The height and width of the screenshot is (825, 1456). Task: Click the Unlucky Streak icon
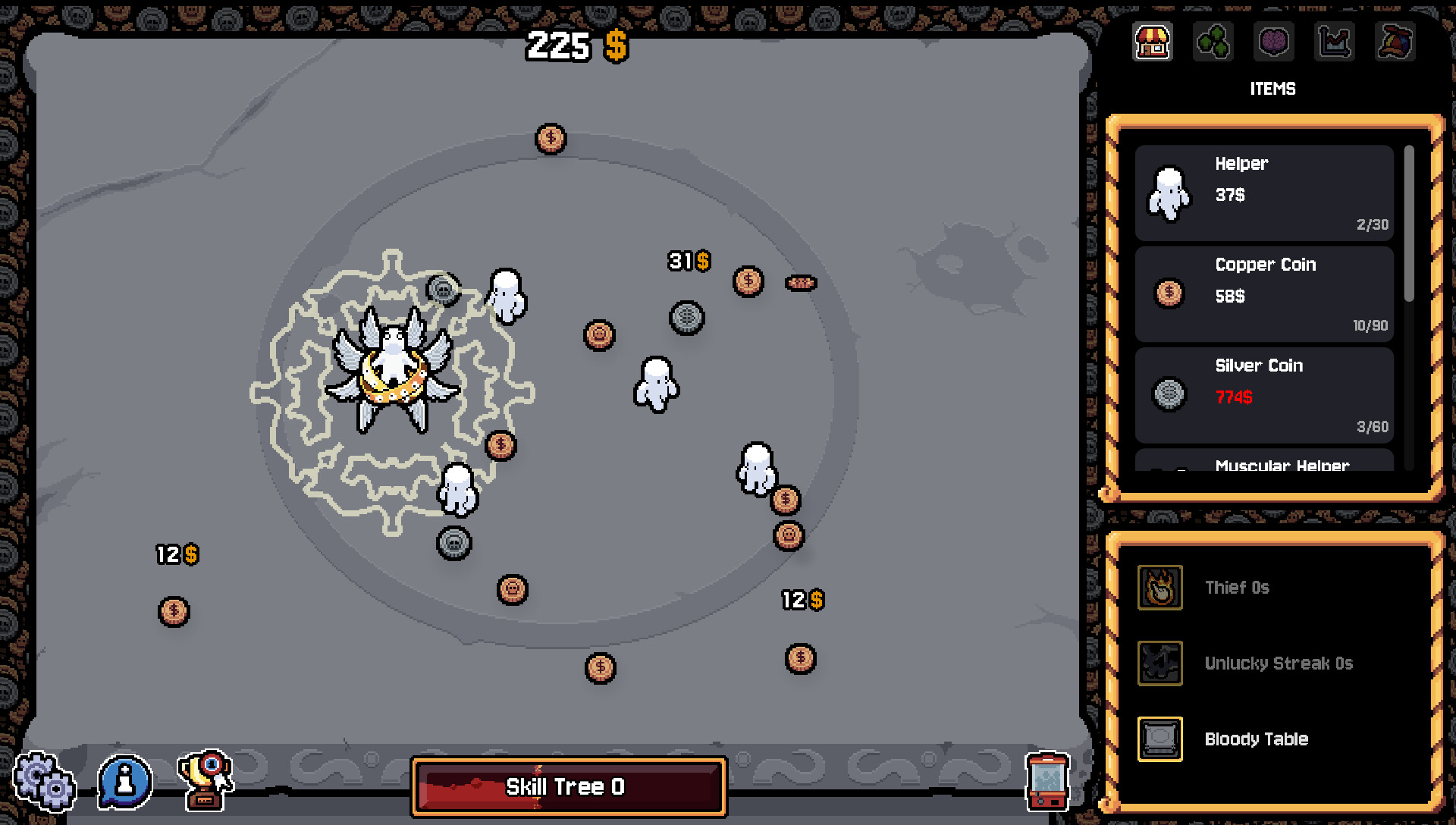[x=1159, y=663]
